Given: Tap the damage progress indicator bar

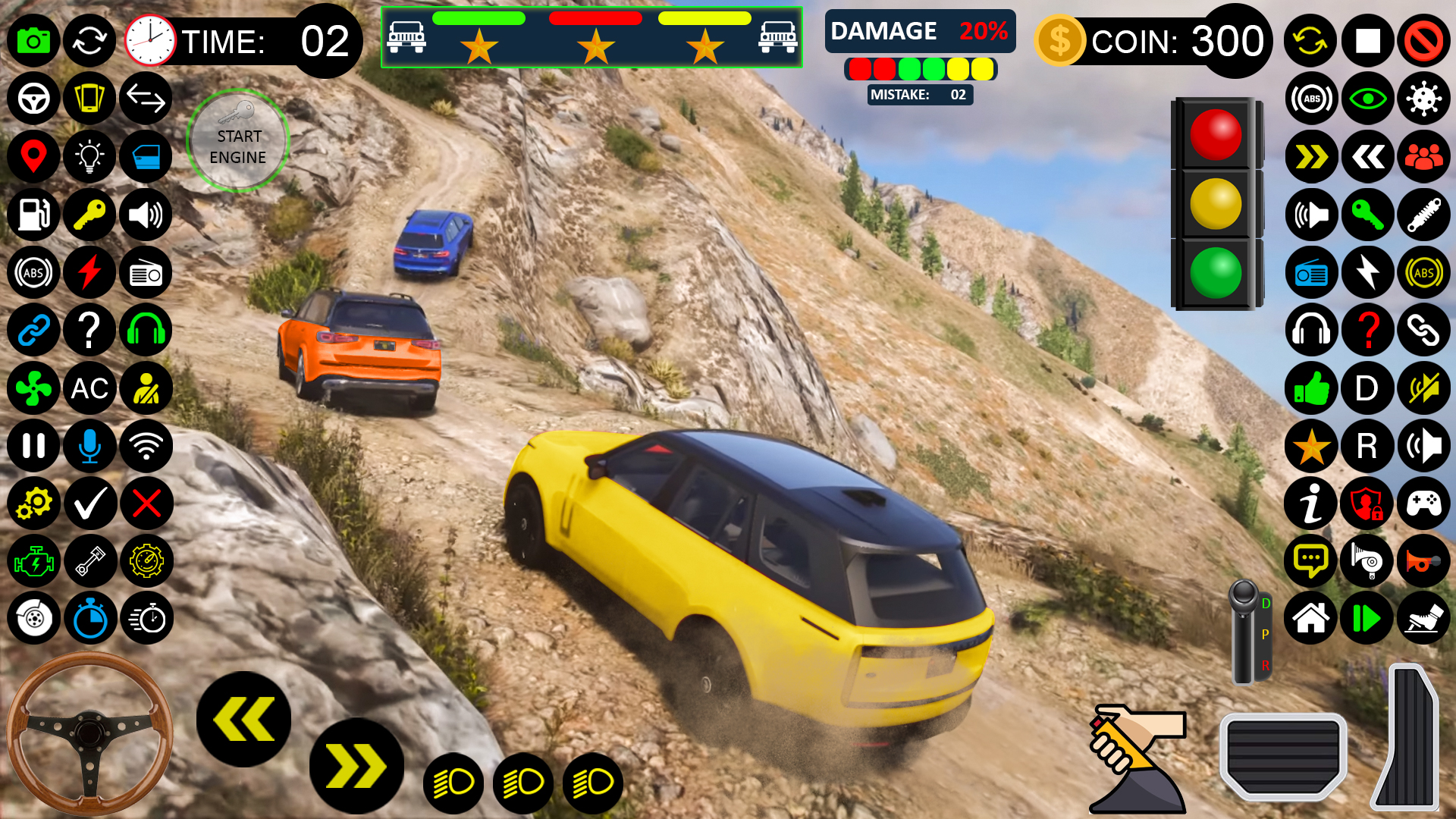Looking at the screenshot, I should point(920,69).
